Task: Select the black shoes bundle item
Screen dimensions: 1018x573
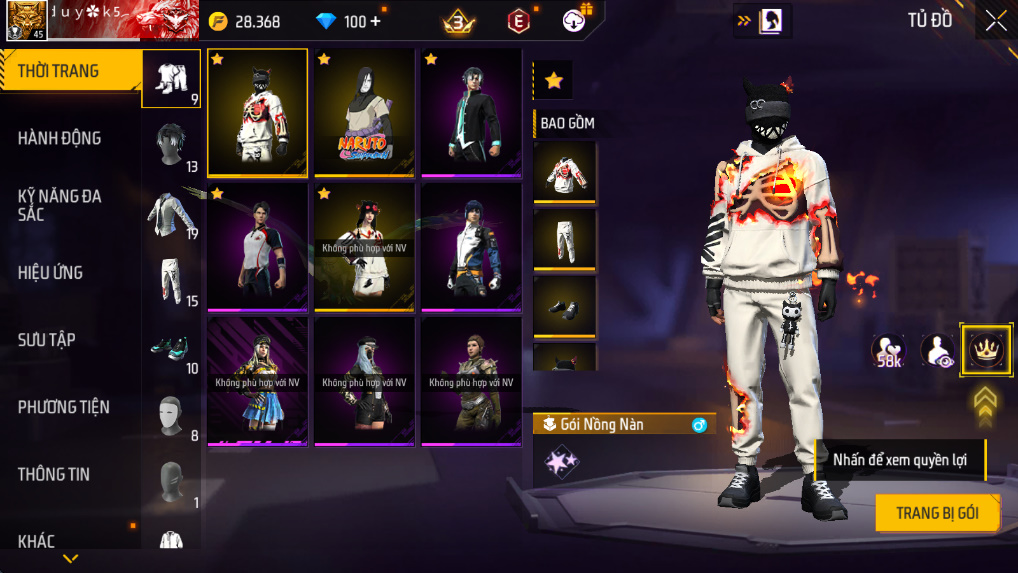Action: tap(565, 306)
